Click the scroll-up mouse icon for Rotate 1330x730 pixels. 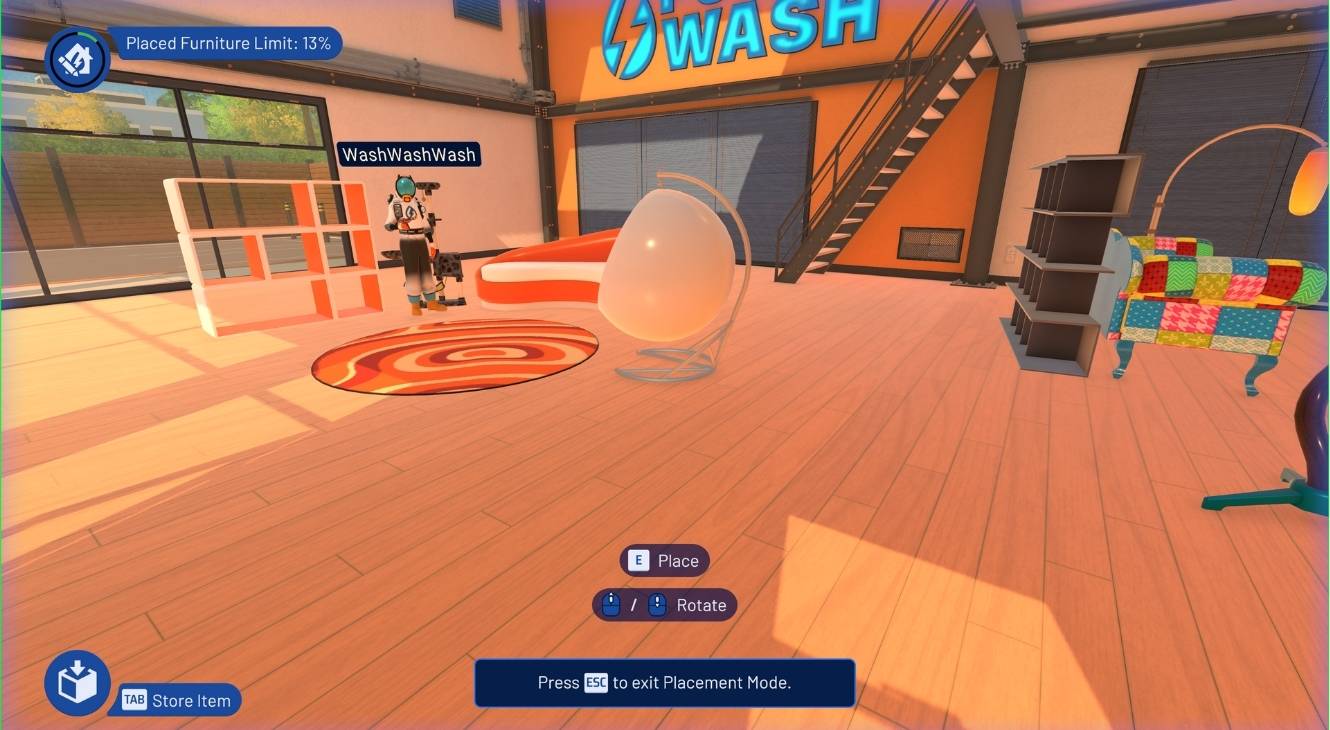pos(610,605)
